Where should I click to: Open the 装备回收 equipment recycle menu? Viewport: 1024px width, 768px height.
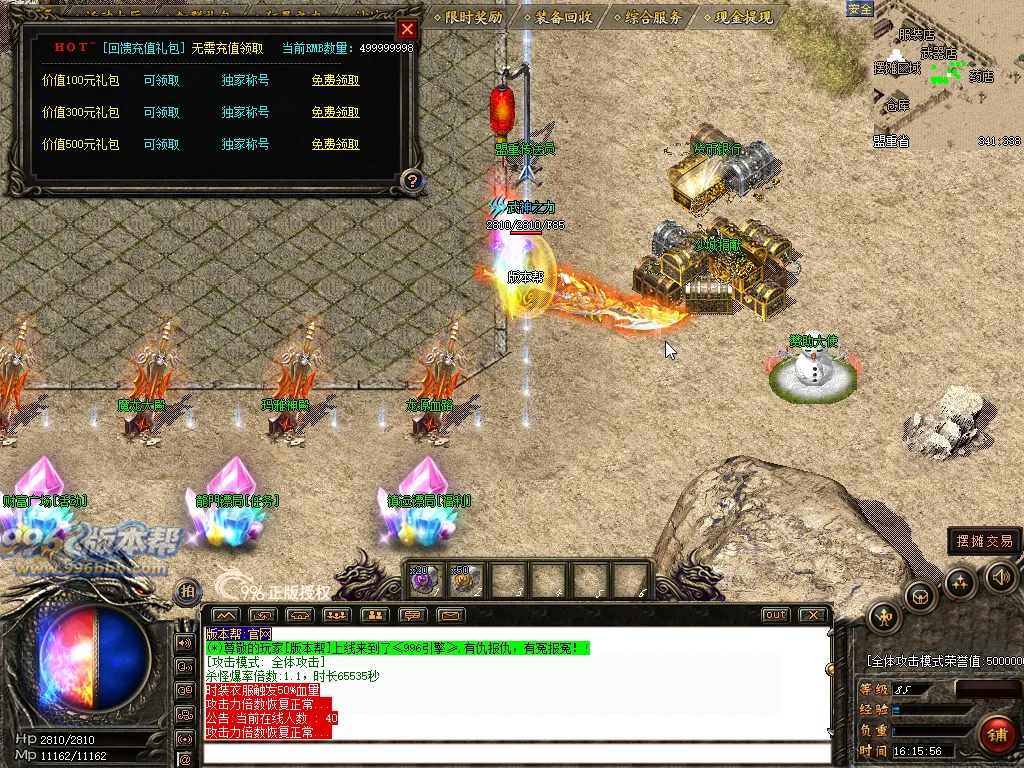coord(557,17)
